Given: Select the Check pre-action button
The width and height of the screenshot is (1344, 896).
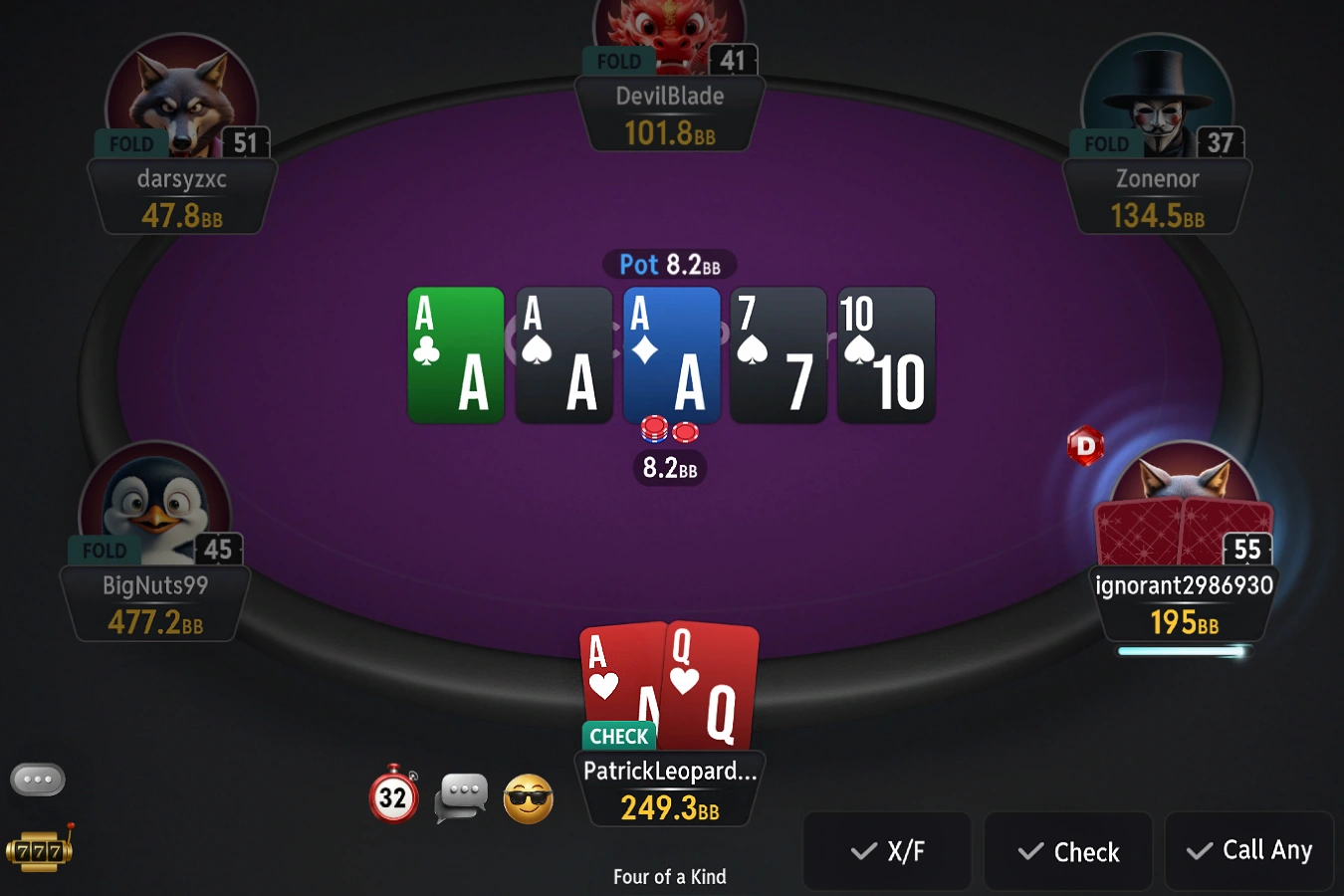Looking at the screenshot, I should 1068,851.
